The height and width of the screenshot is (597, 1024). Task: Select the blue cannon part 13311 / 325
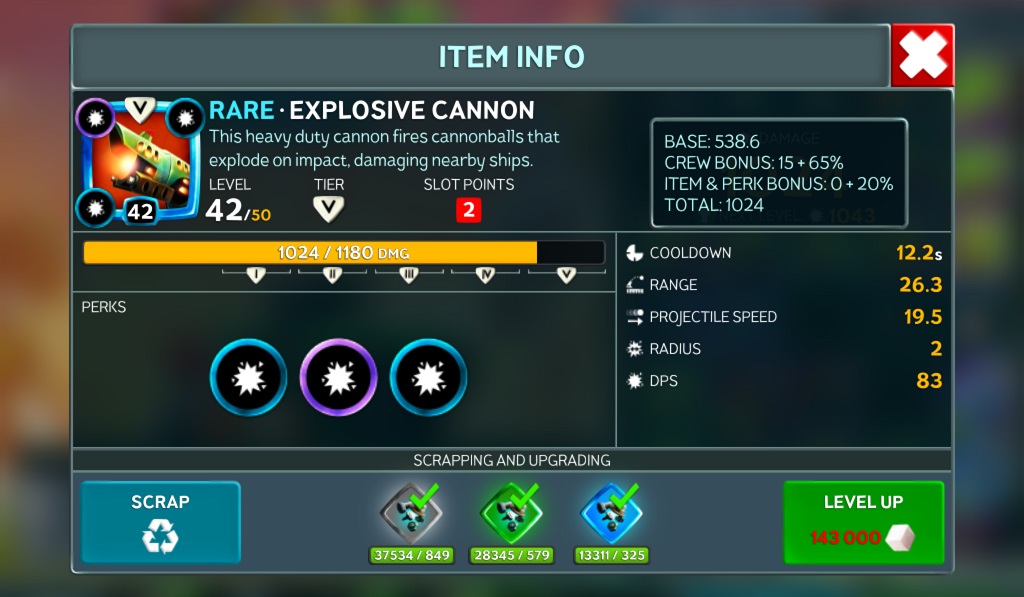pos(611,514)
